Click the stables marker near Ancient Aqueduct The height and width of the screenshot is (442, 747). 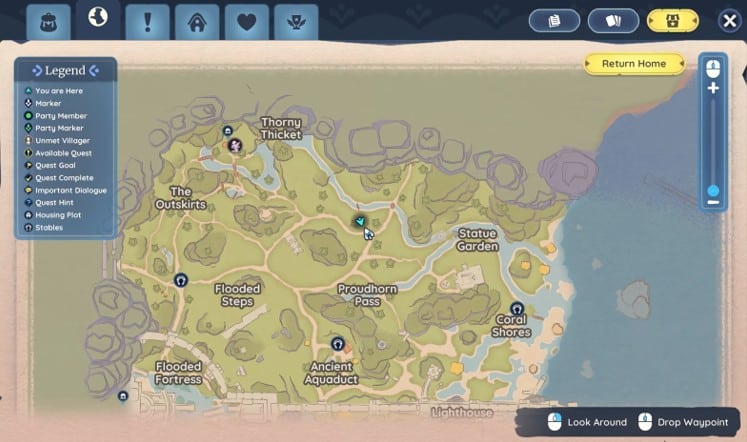click(338, 344)
